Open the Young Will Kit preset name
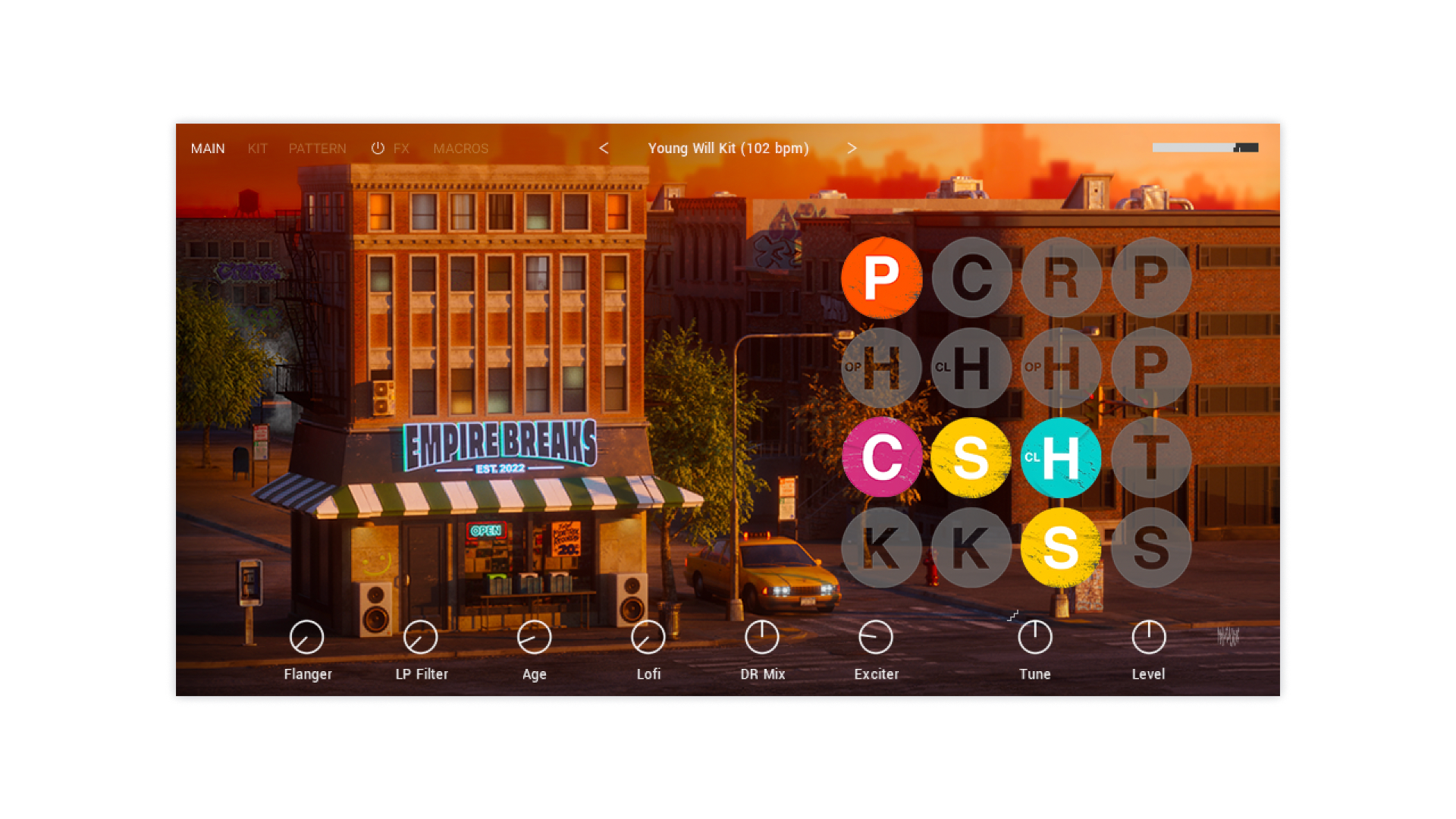 pyautogui.click(x=728, y=149)
